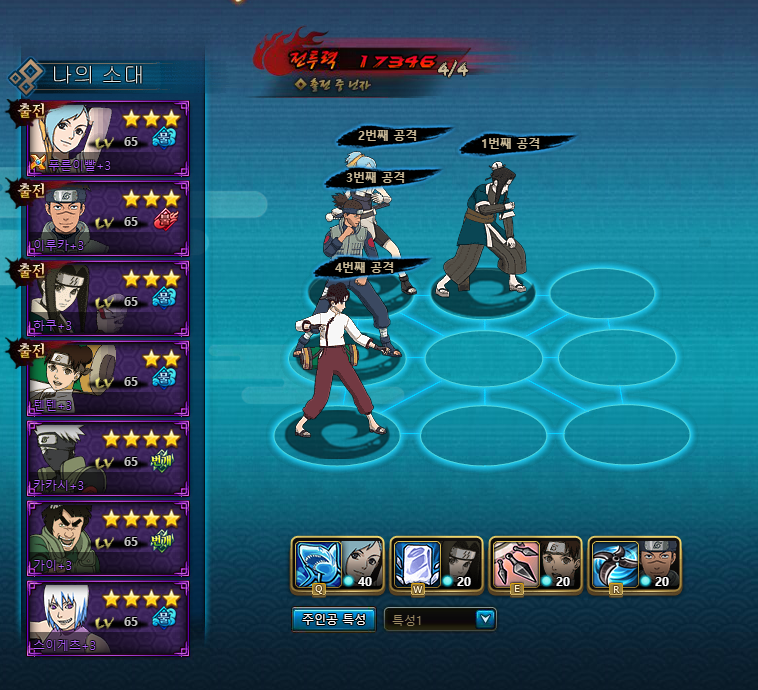
Task: Select the 텐텐+3 ninja card
Action: click(108, 378)
